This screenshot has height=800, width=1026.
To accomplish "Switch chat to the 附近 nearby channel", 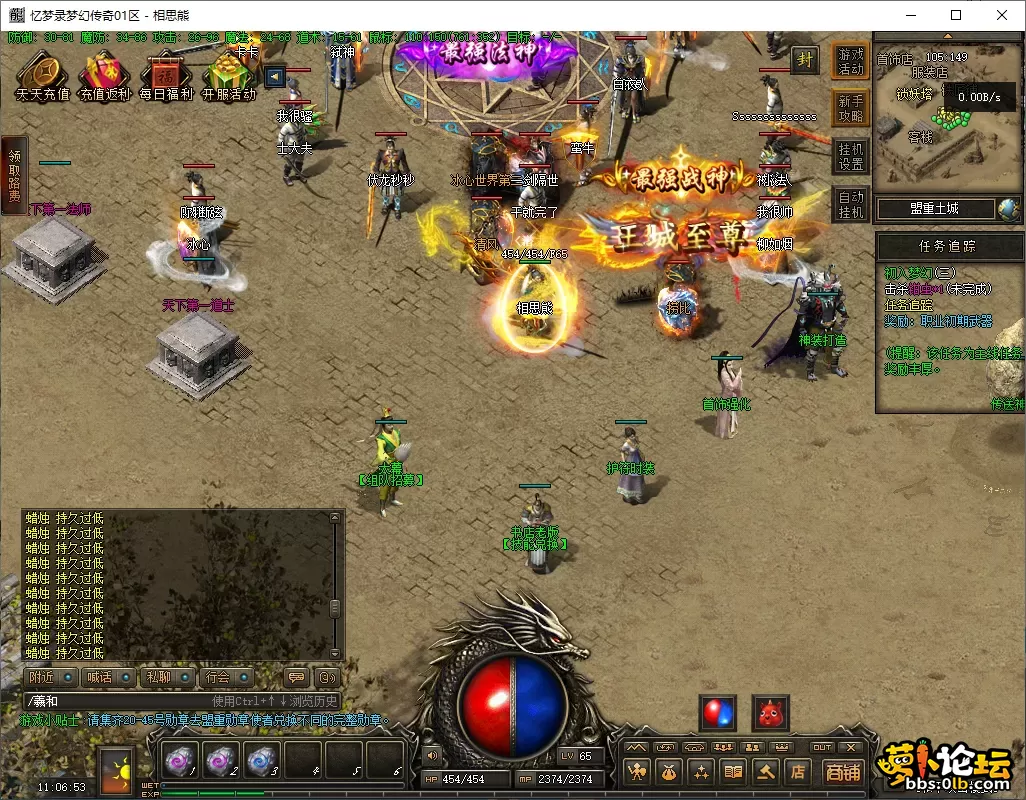I will [x=51, y=677].
